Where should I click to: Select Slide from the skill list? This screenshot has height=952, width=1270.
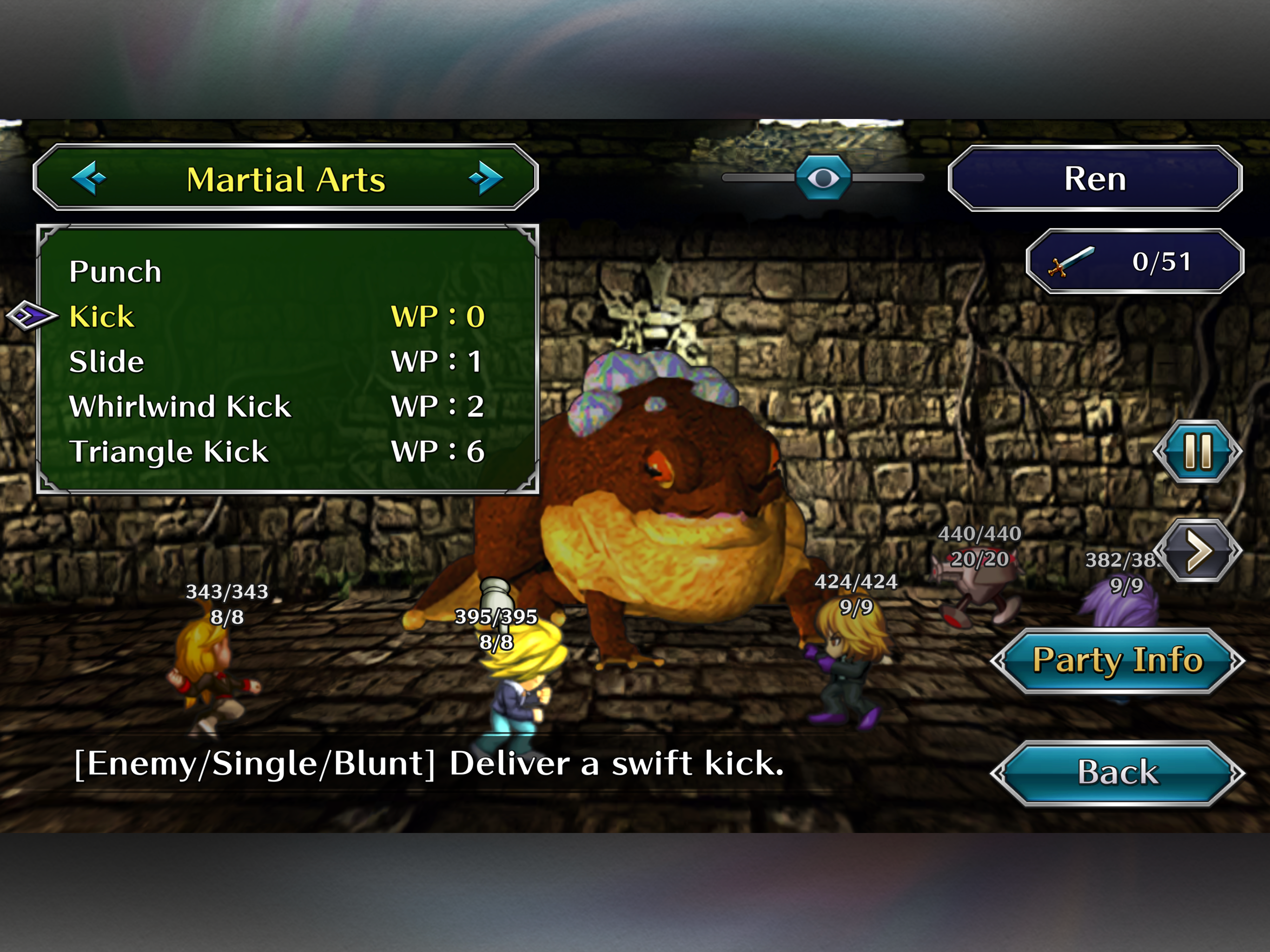coord(107,362)
